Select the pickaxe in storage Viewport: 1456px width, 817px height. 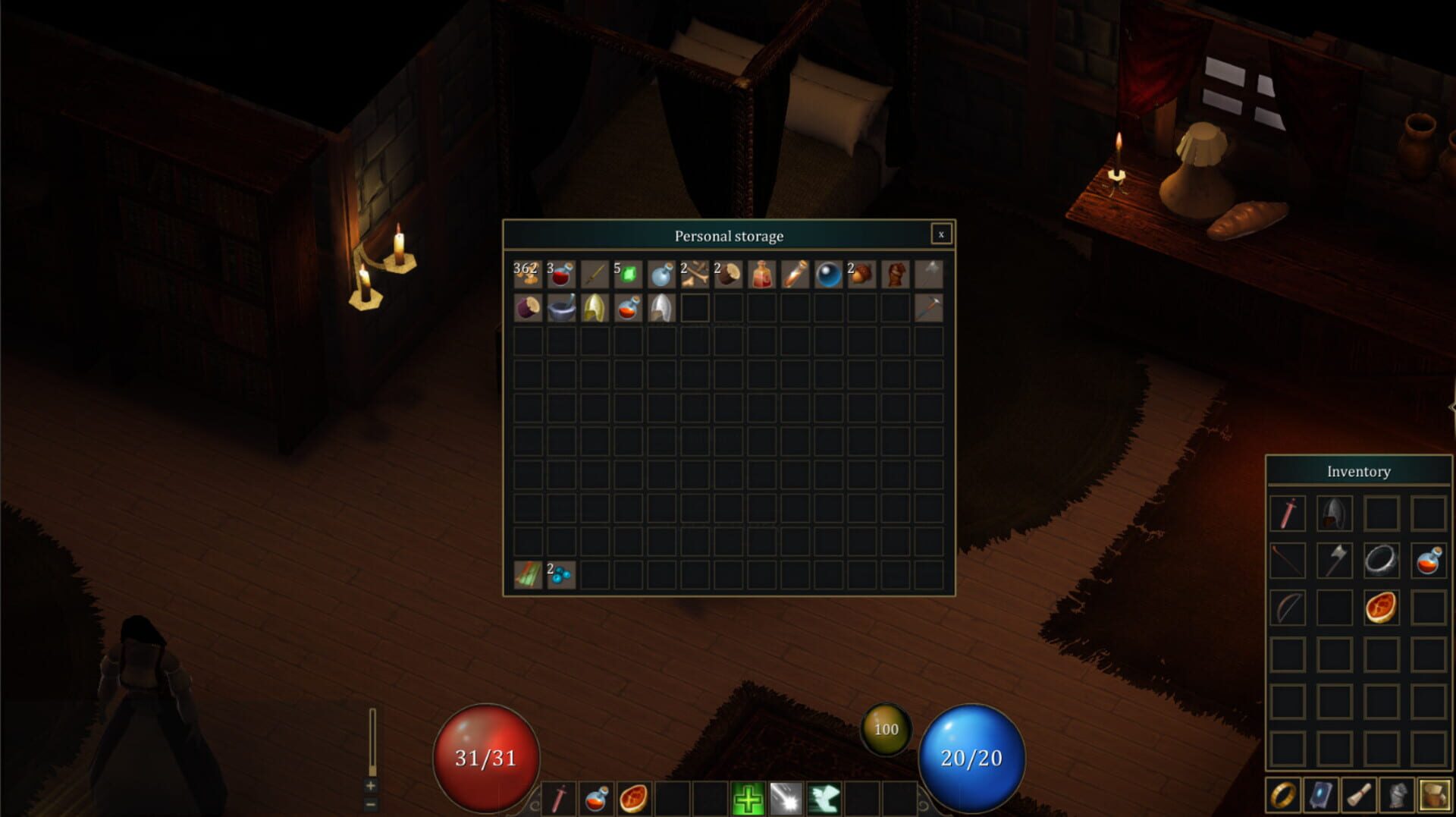pos(928,308)
